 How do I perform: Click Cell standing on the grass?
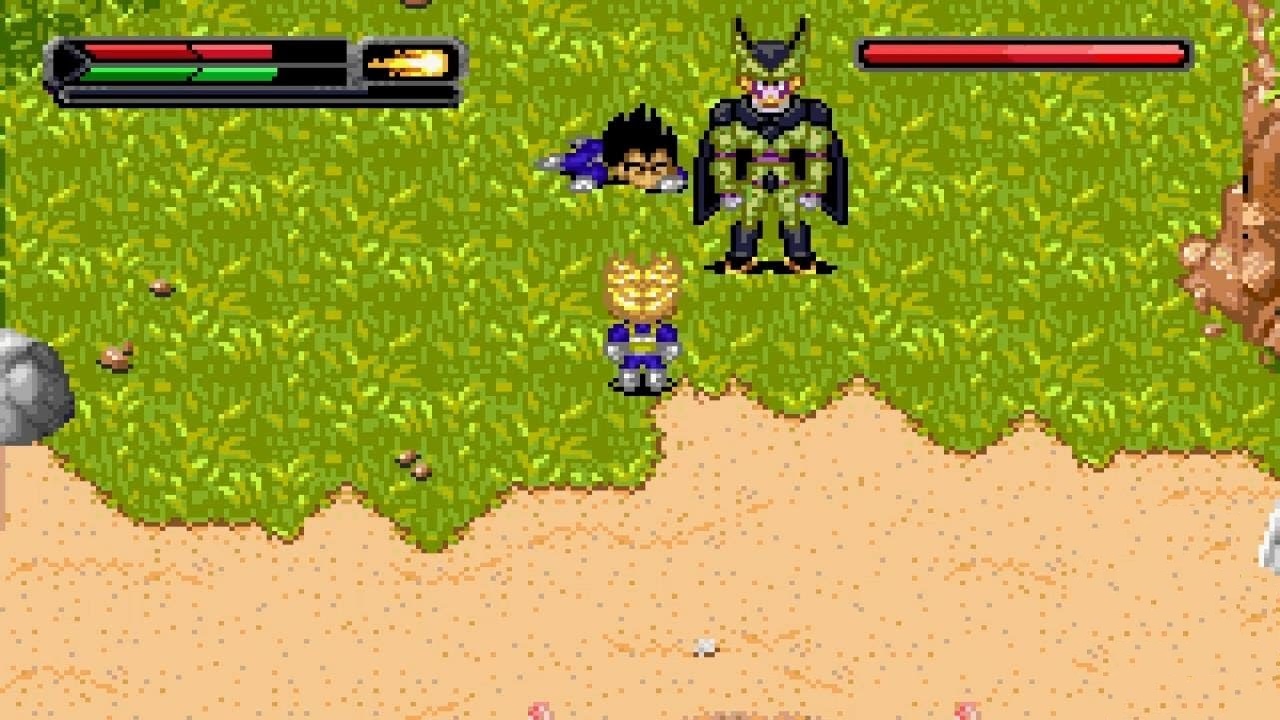tap(770, 150)
